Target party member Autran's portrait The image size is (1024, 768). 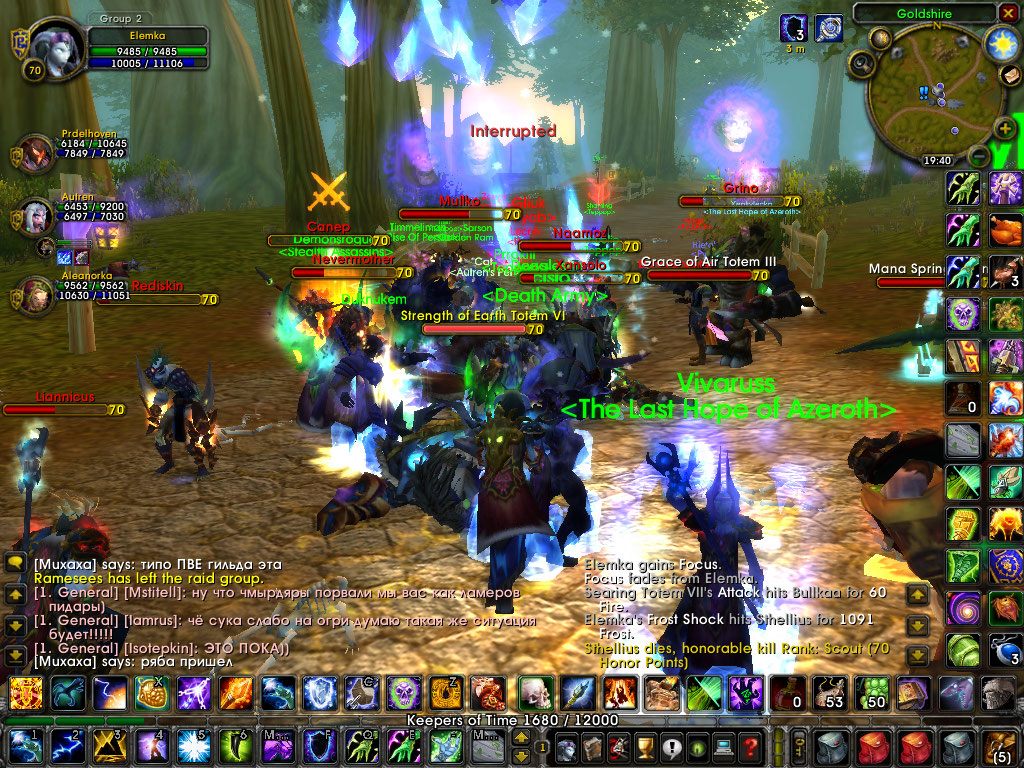click(x=37, y=216)
